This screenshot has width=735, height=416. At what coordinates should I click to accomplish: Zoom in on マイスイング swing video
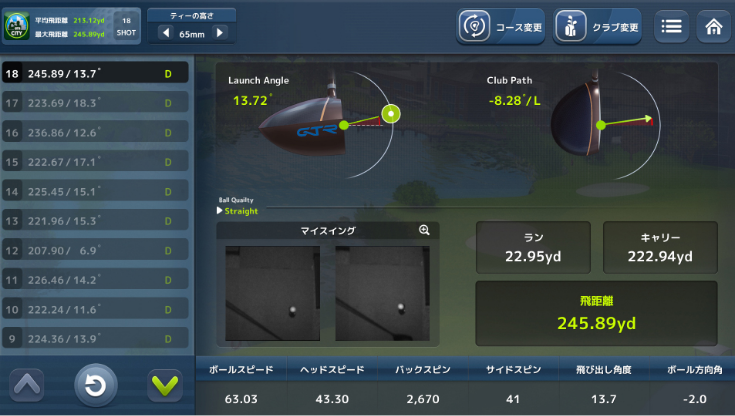pos(424,230)
